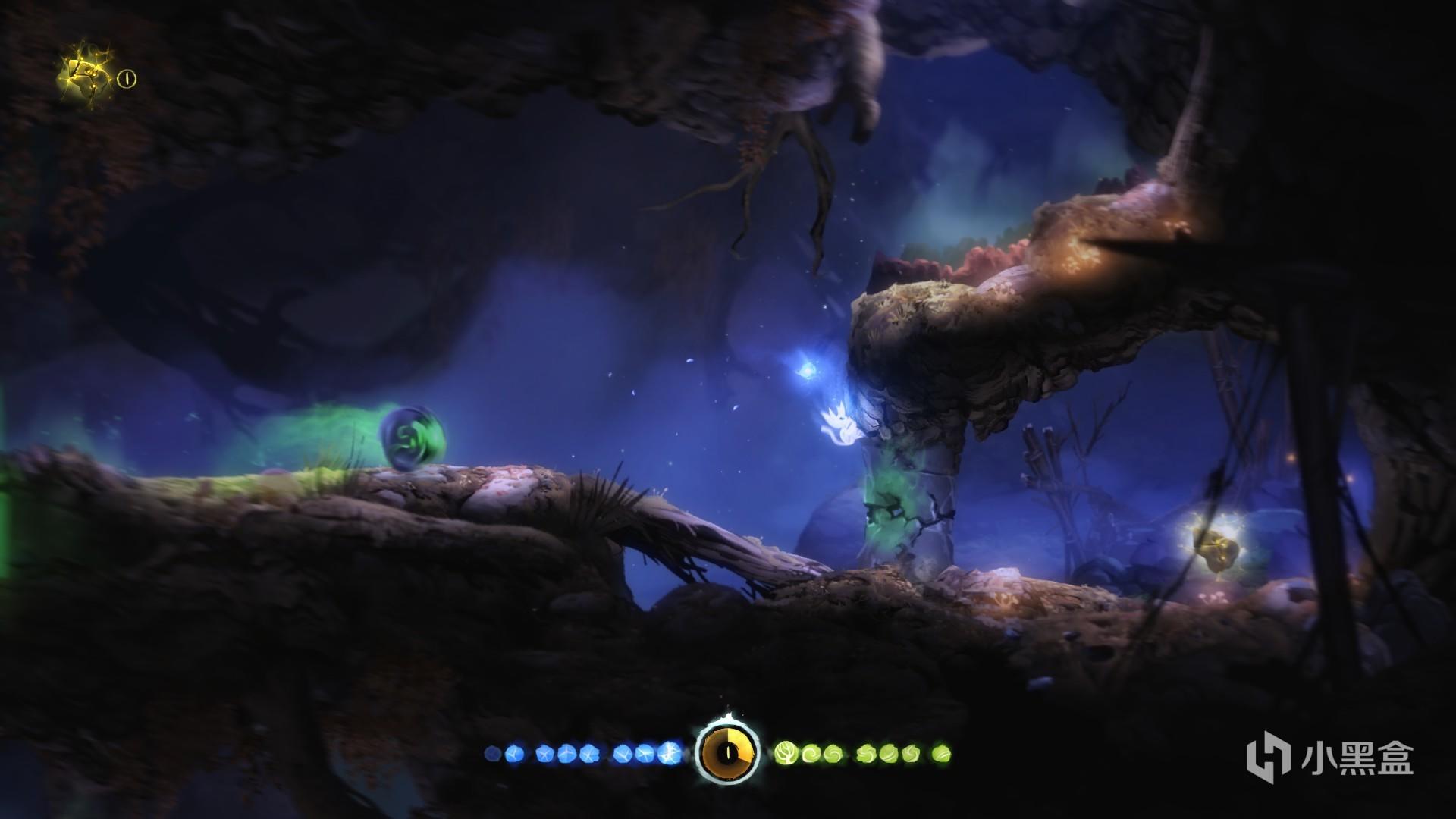Image resolution: width=1456 pixels, height=819 pixels.
Task: Click the yellow map stone fragment icon
Action: pos(86,75)
